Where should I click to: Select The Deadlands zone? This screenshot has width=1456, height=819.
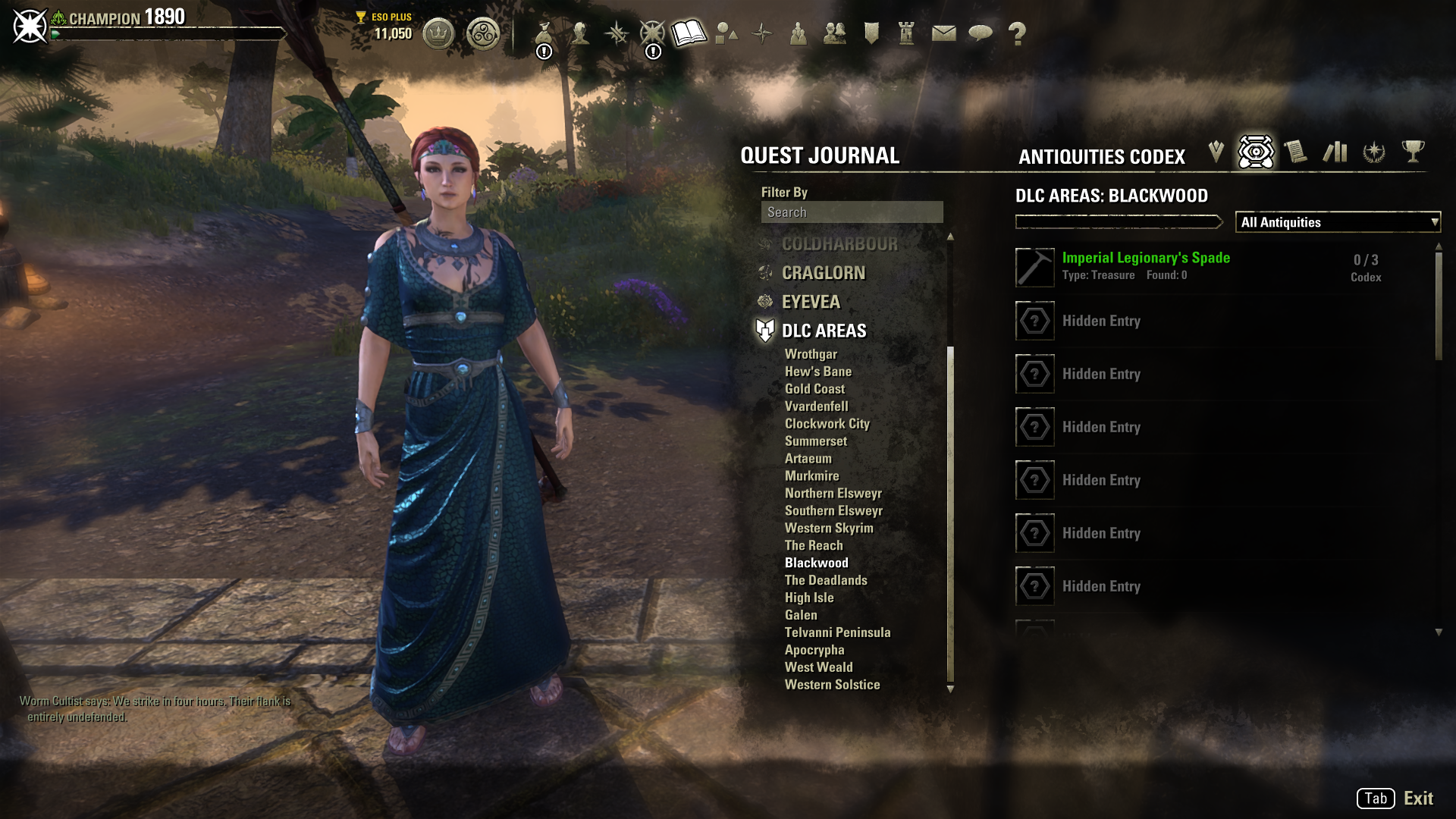pyautogui.click(x=826, y=581)
